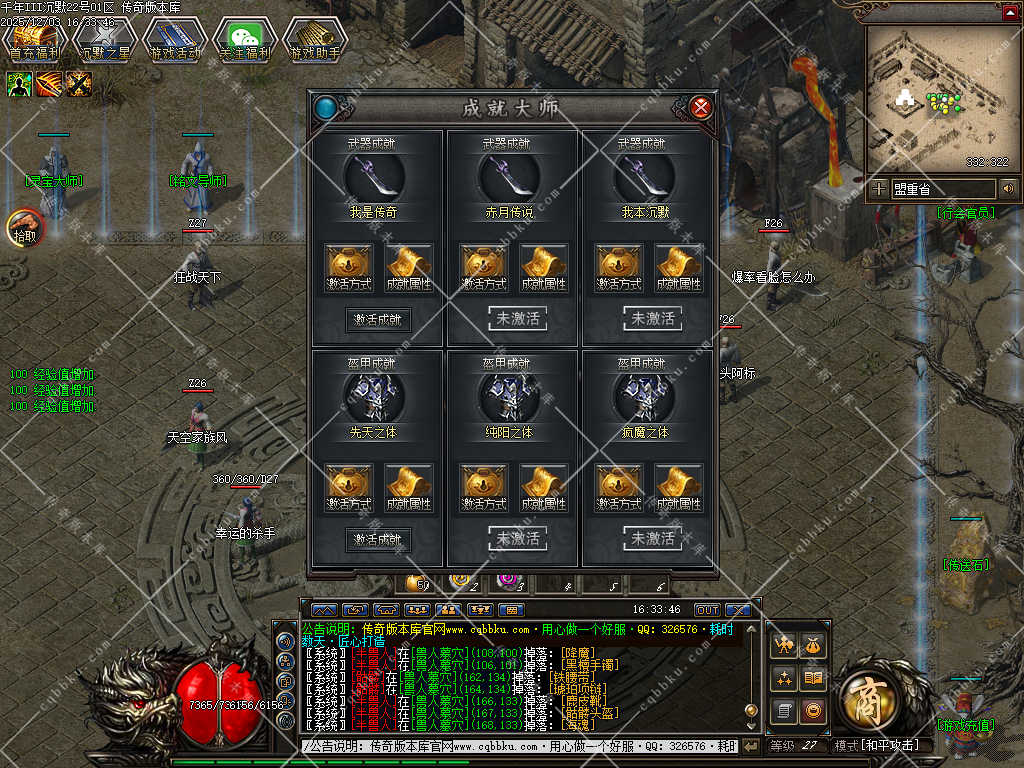Click 激活成就 under 我是传奇
Viewport: 1024px width, 768px height.
point(378,319)
